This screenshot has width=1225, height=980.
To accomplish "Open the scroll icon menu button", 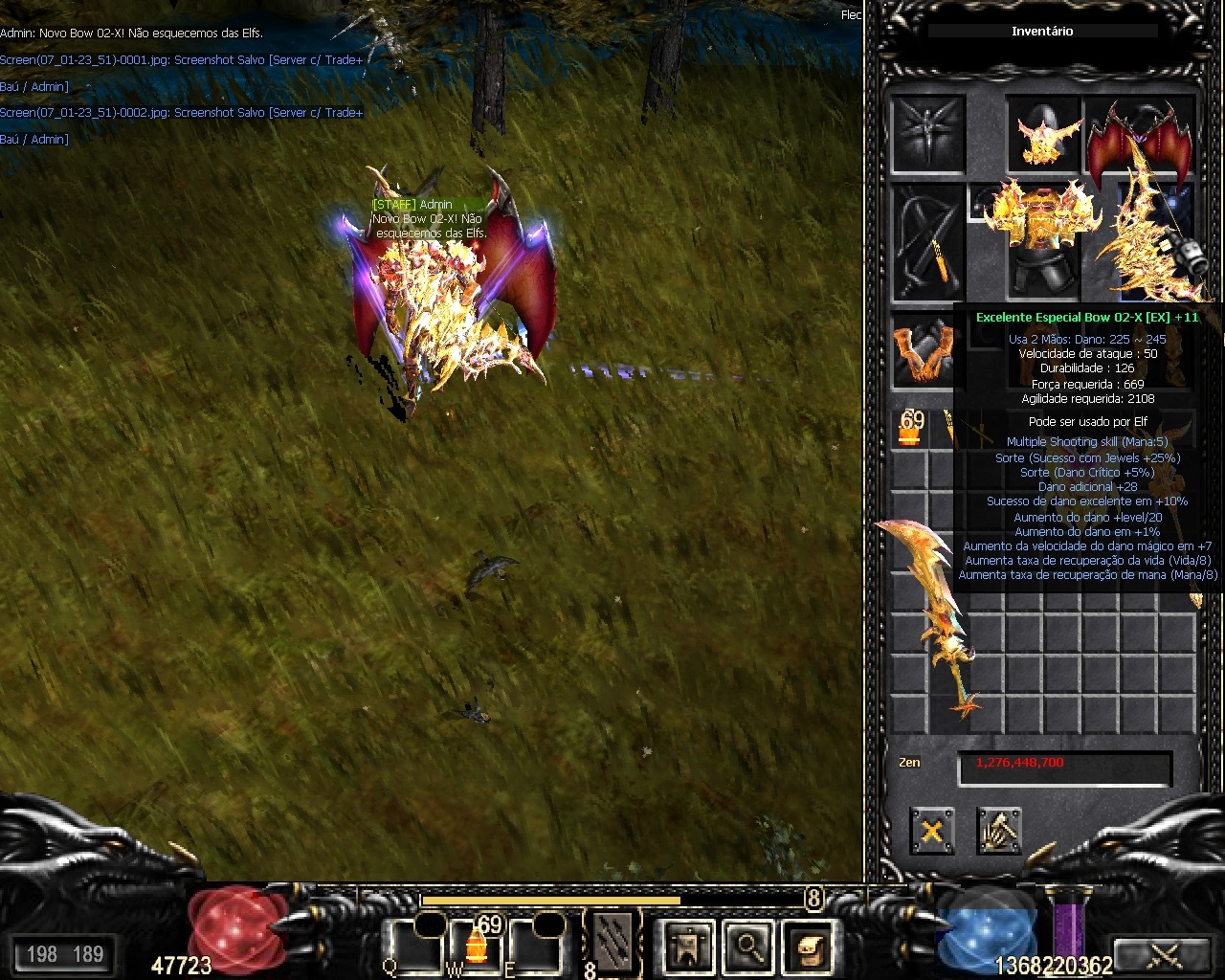I will click(x=809, y=947).
